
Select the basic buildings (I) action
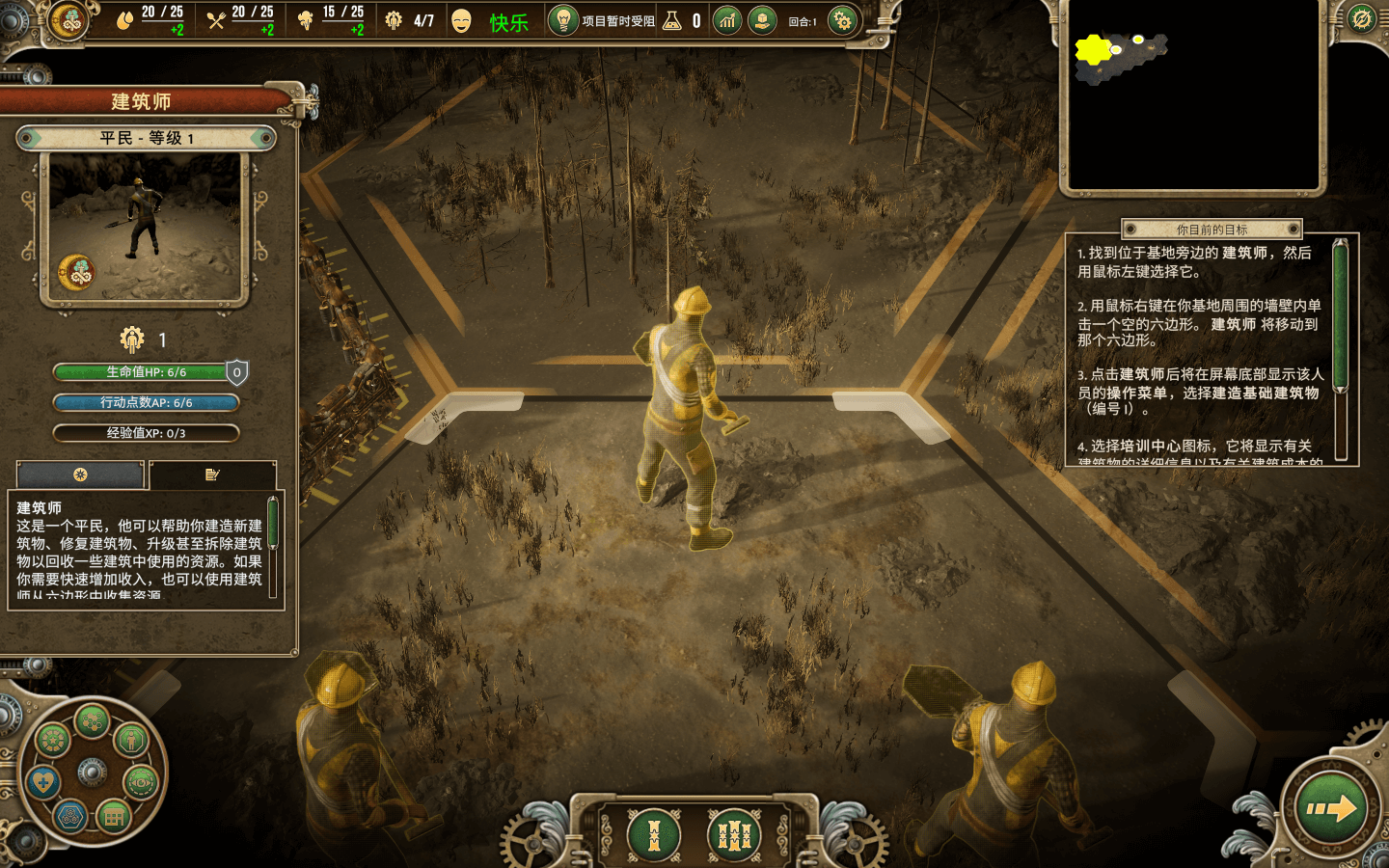click(653, 834)
